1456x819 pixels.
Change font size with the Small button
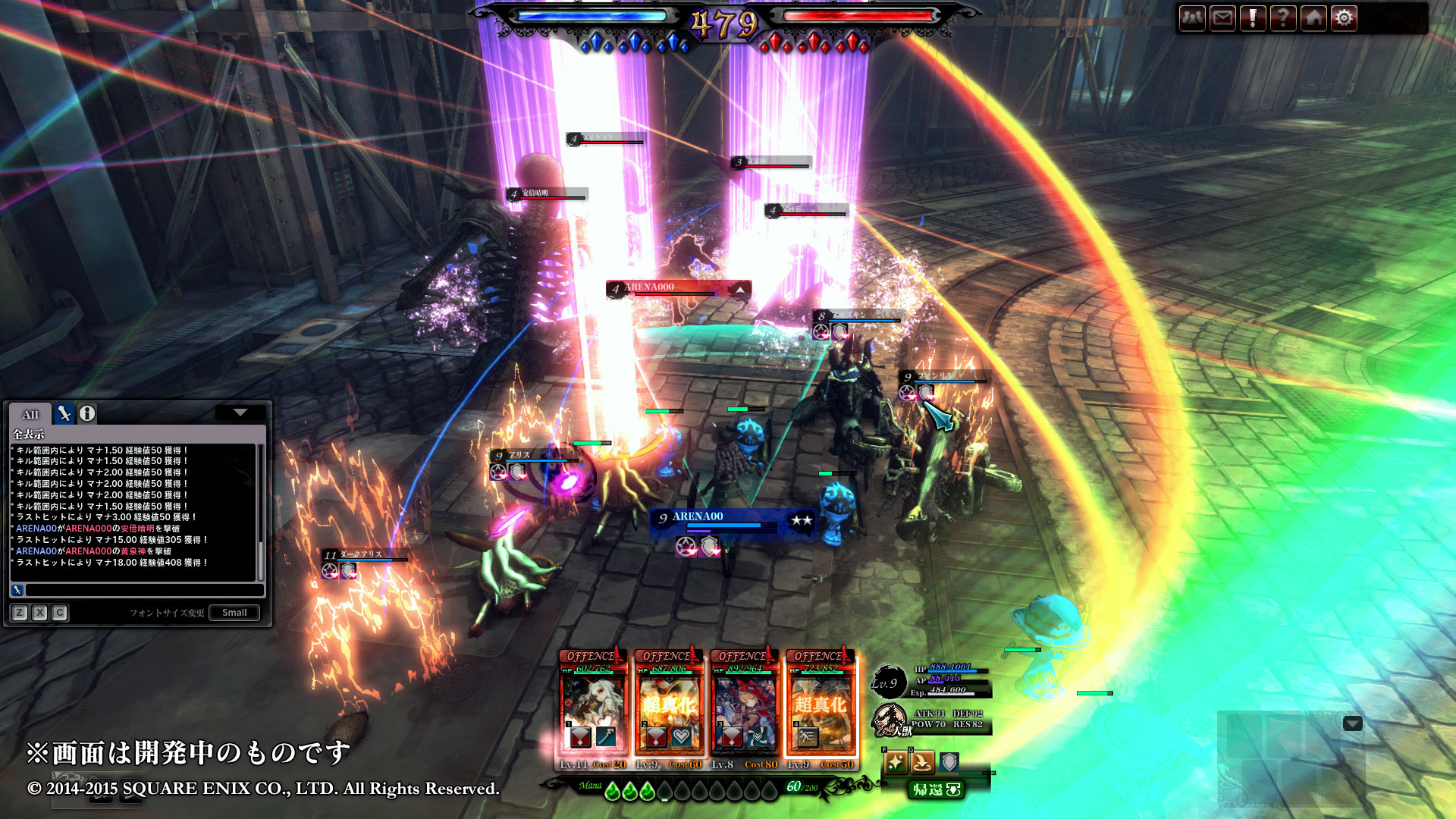(x=234, y=613)
